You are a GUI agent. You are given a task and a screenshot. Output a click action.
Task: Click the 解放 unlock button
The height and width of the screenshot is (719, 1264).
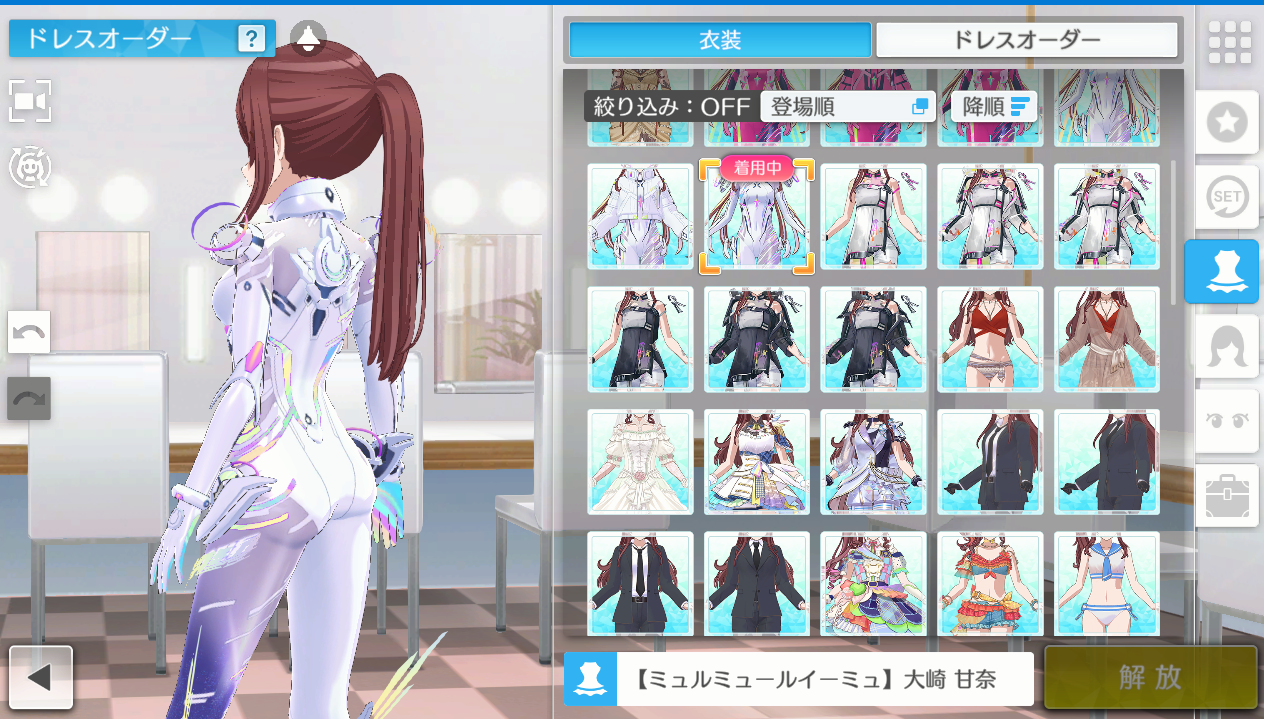tap(1150, 677)
